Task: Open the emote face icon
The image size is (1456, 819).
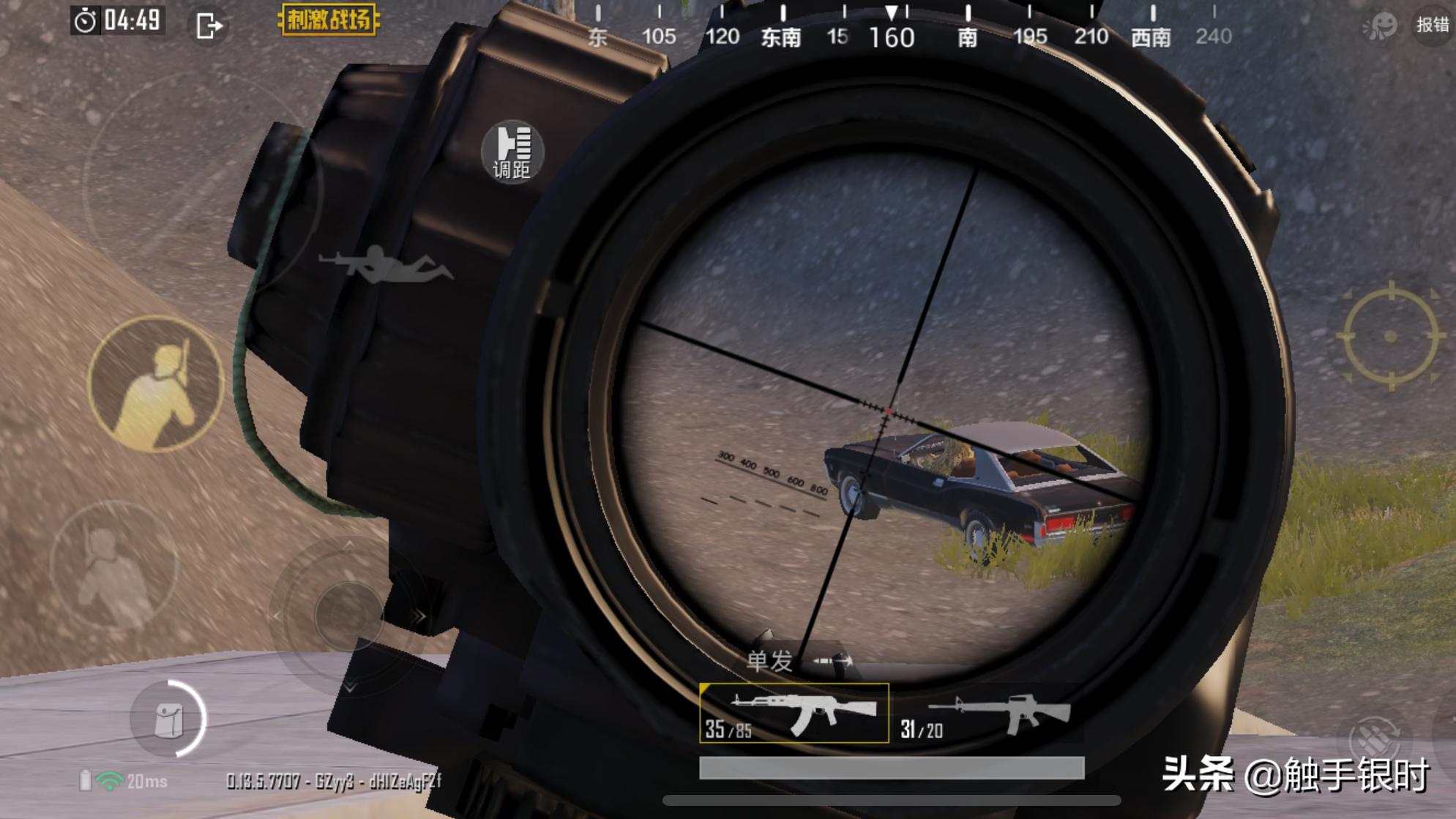Action: pos(1381,26)
